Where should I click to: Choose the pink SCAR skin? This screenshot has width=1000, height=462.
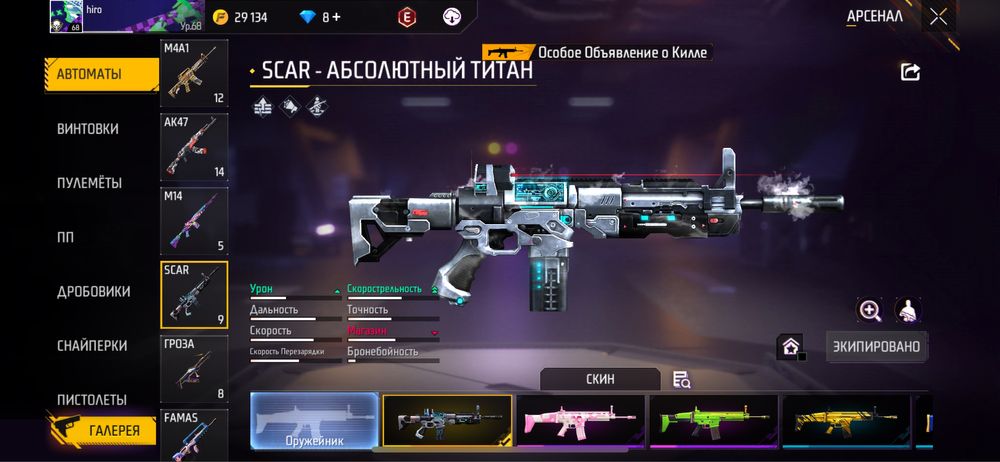[581, 420]
